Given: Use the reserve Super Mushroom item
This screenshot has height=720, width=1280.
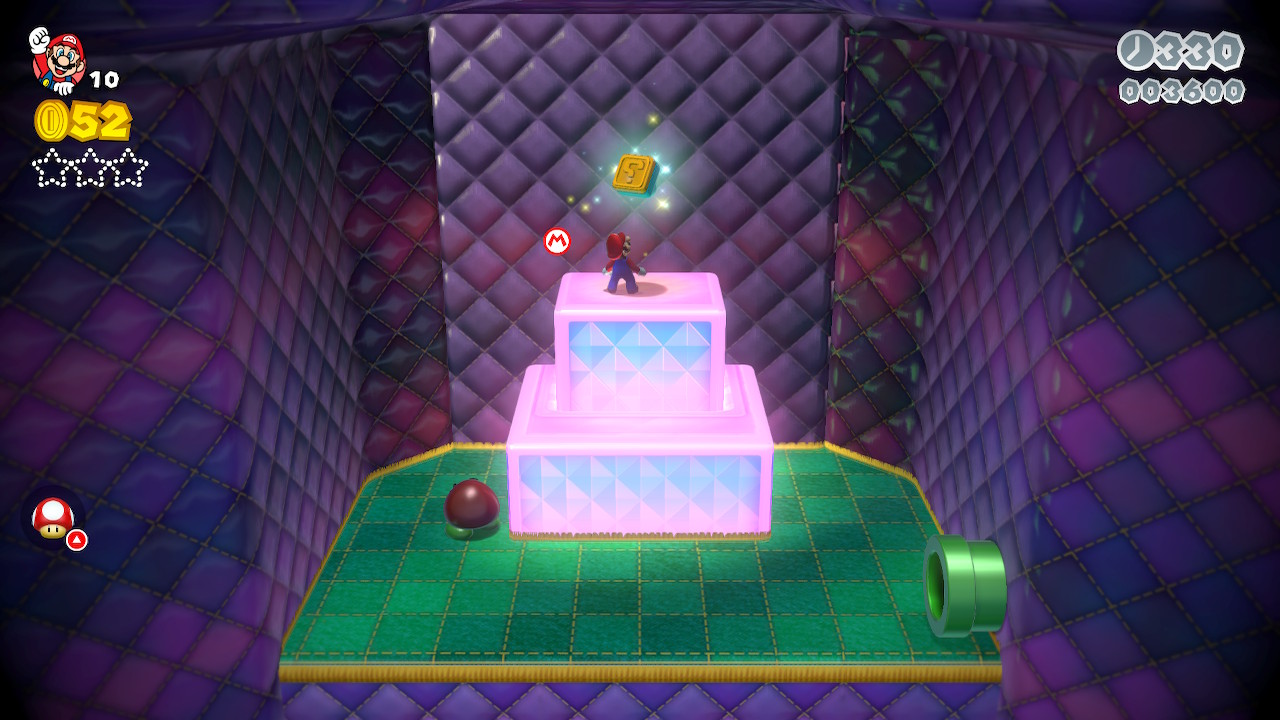Looking at the screenshot, I should coord(53,519).
